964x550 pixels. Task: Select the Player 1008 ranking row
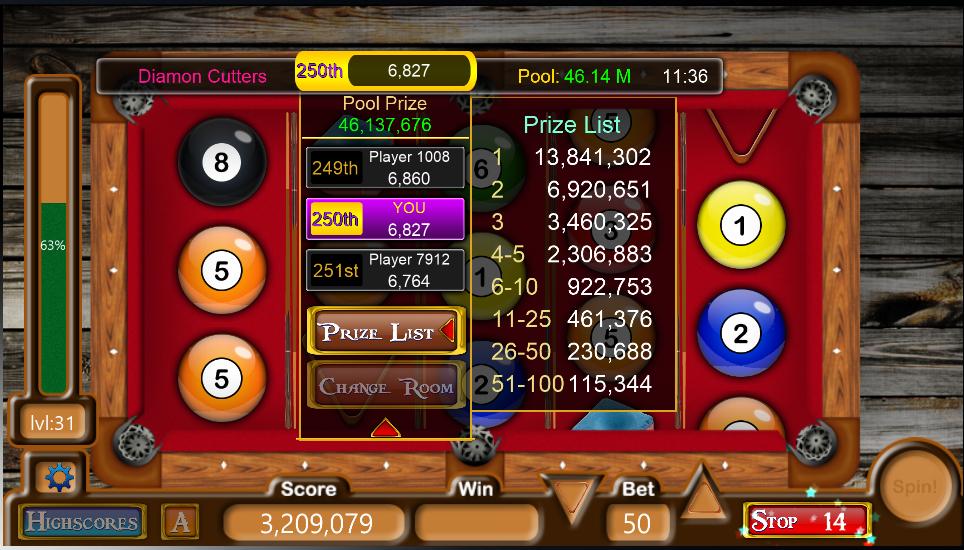coord(385,168)
